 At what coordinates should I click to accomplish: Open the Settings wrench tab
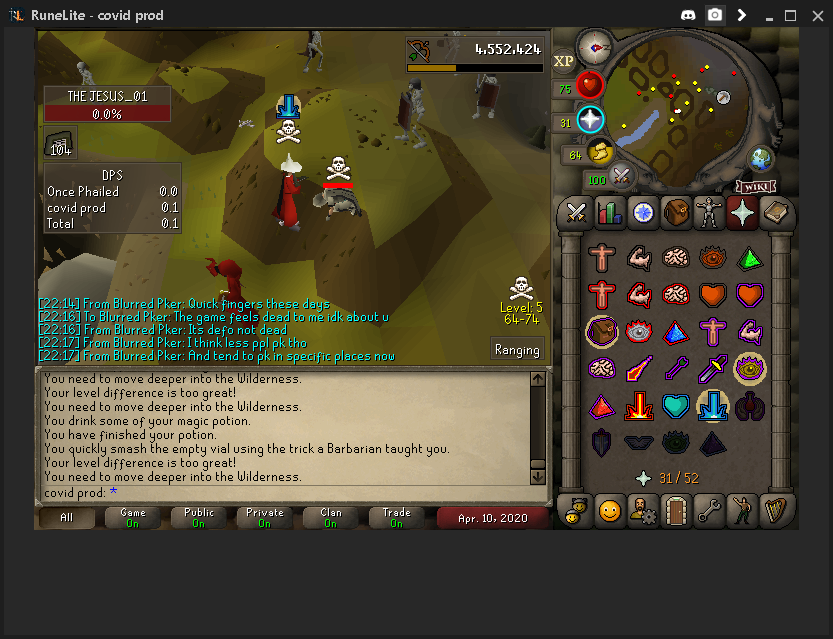(x=708, y=511)
